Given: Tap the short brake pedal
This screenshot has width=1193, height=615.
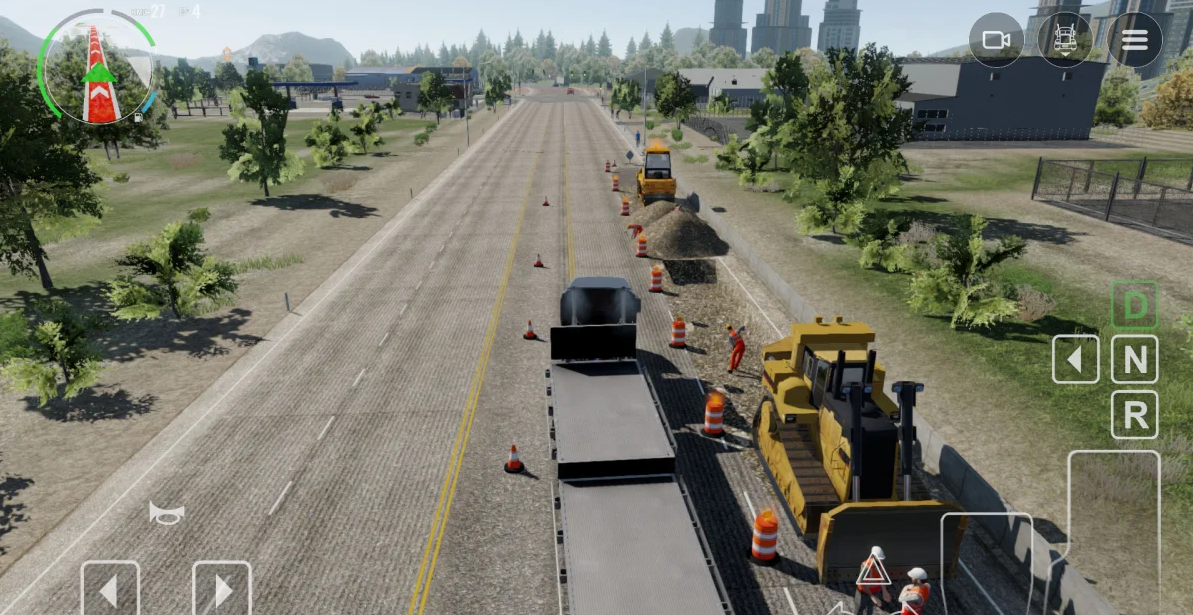Looking at the screenshot, I should (x=986, y=563).
